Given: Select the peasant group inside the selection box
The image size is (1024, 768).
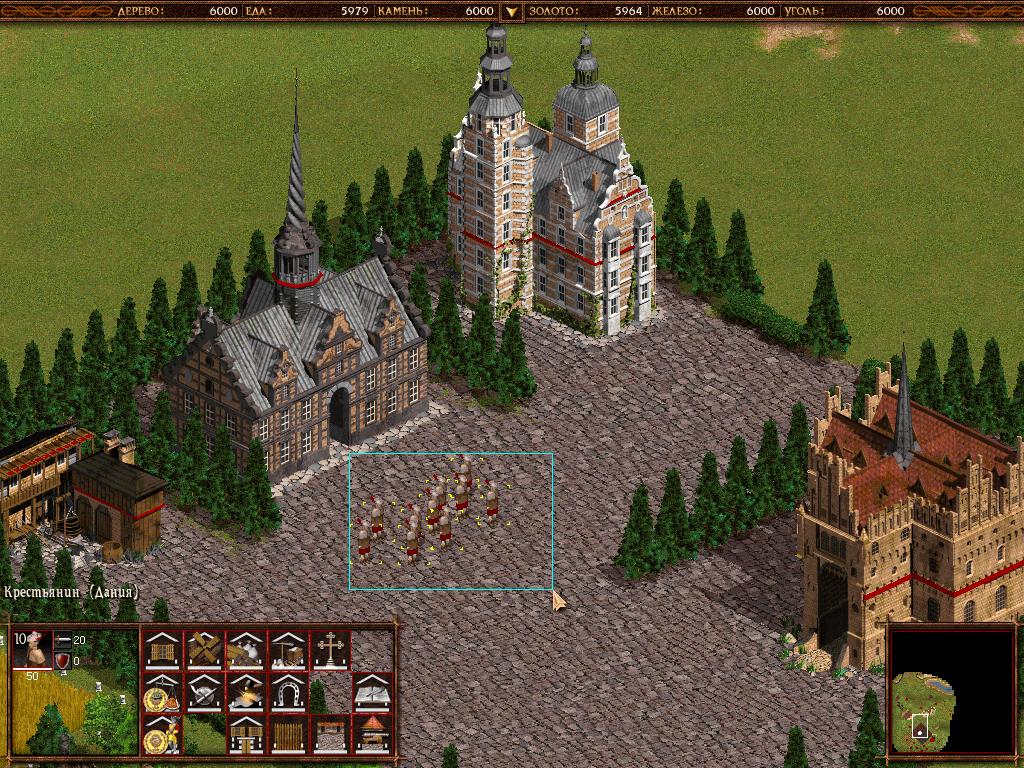Looking at the screenshot, I should (430, 515).
